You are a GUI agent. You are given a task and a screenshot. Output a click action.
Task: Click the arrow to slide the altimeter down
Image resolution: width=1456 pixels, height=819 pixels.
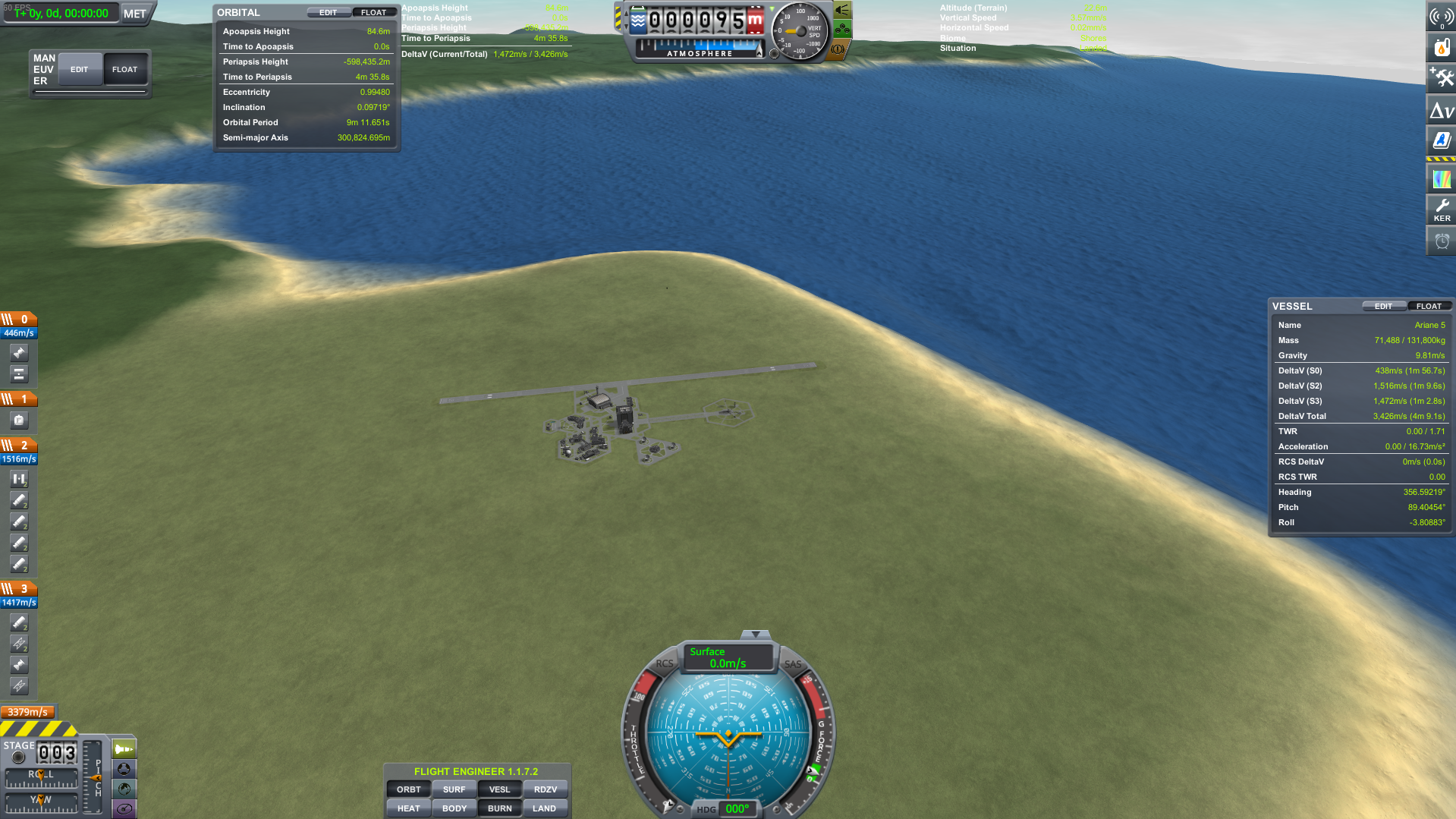(x=627, y=27)
